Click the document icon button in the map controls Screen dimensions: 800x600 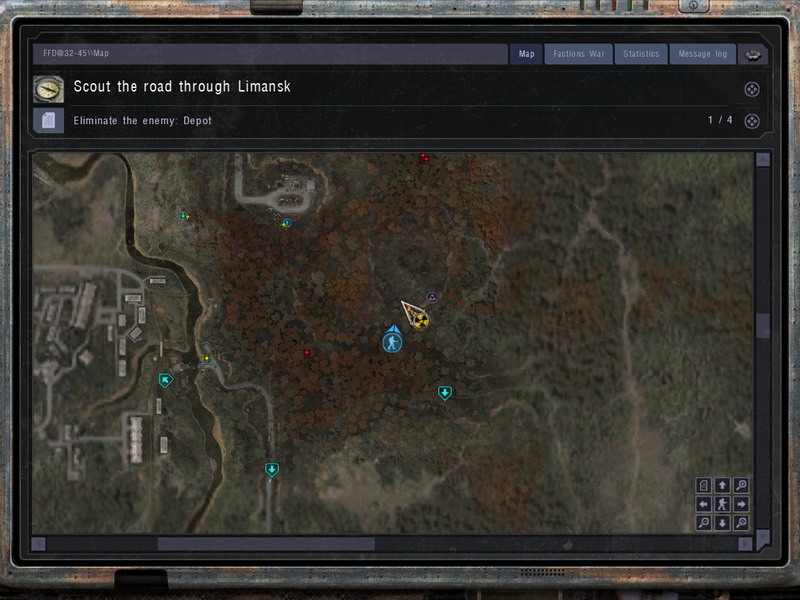pos(704,486)
